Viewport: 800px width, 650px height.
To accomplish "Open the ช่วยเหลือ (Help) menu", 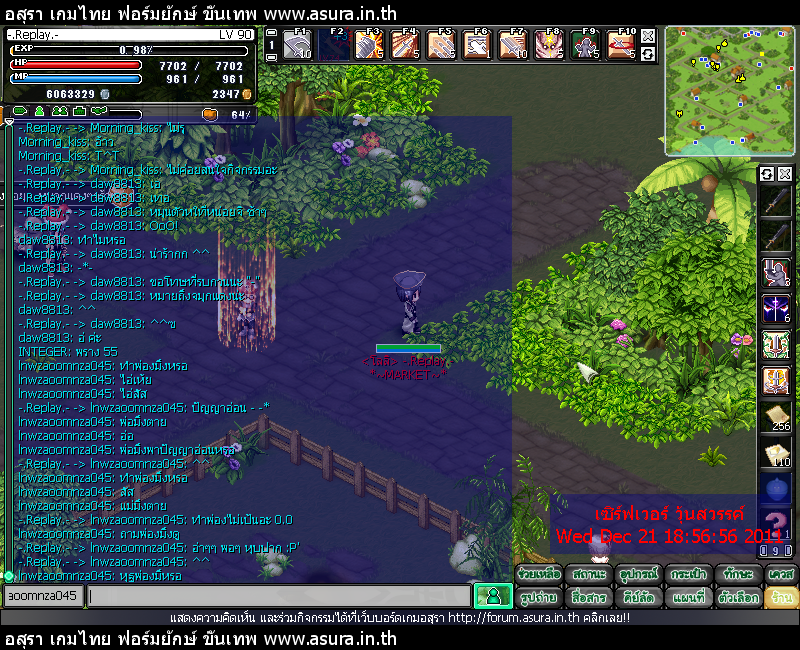I will point(538,575).
